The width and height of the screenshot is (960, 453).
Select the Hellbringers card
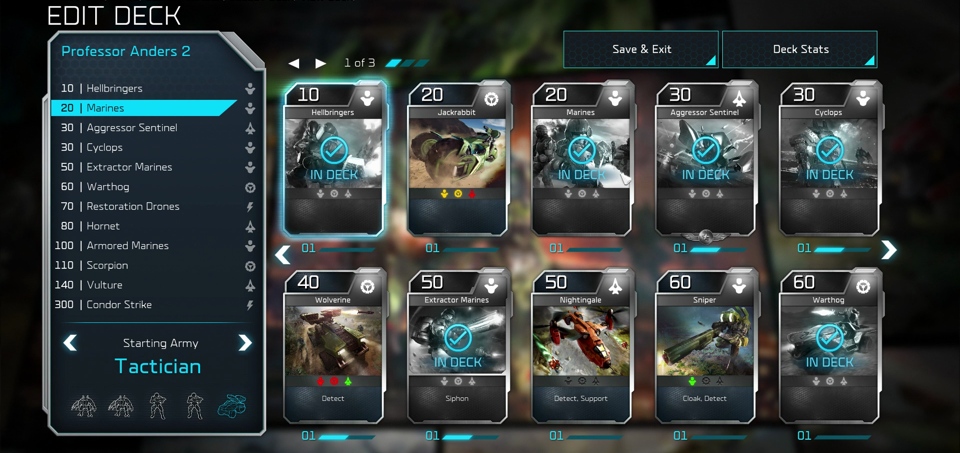point(335,160)
